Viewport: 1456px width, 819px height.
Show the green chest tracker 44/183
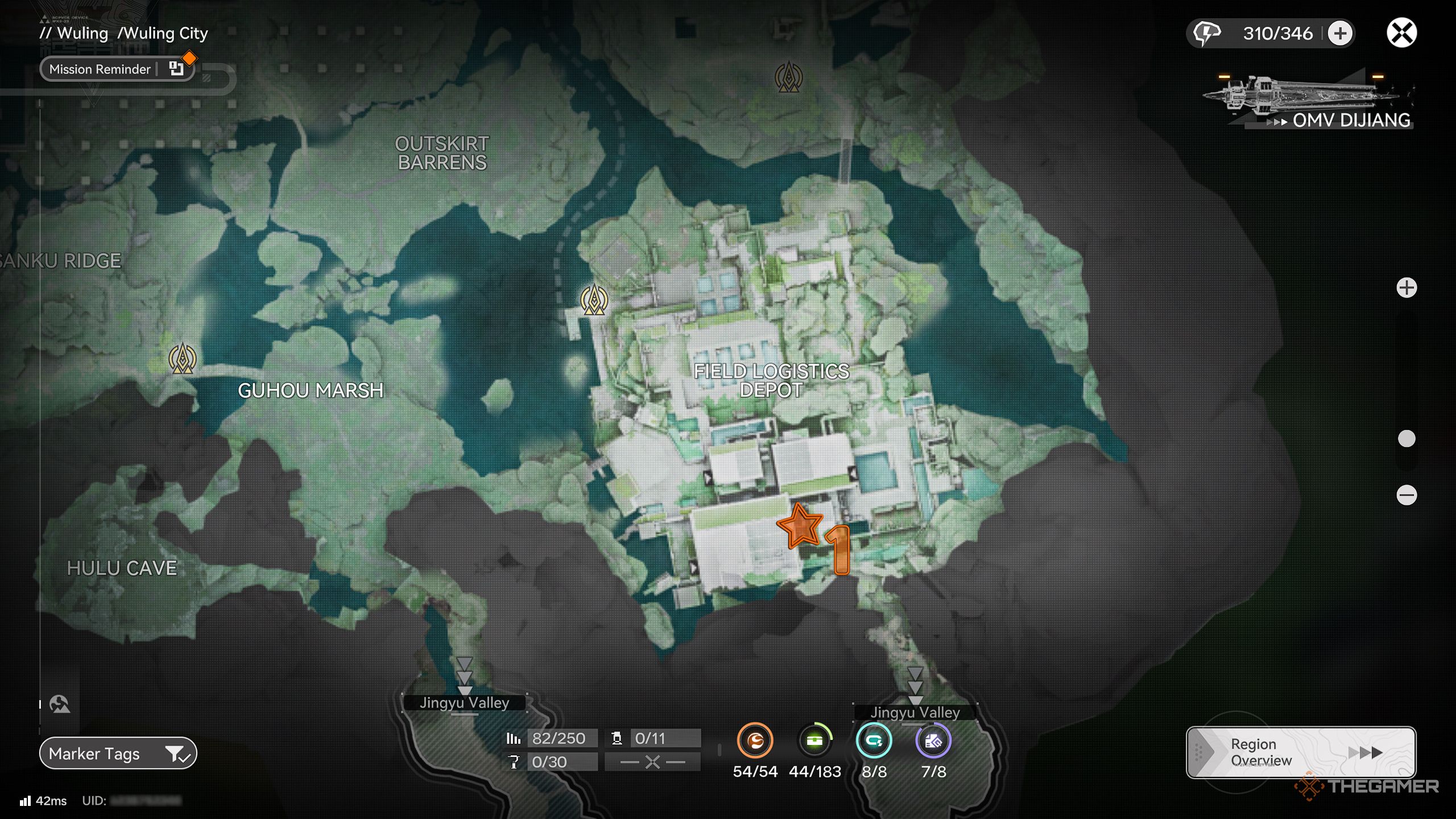[814, 741]
